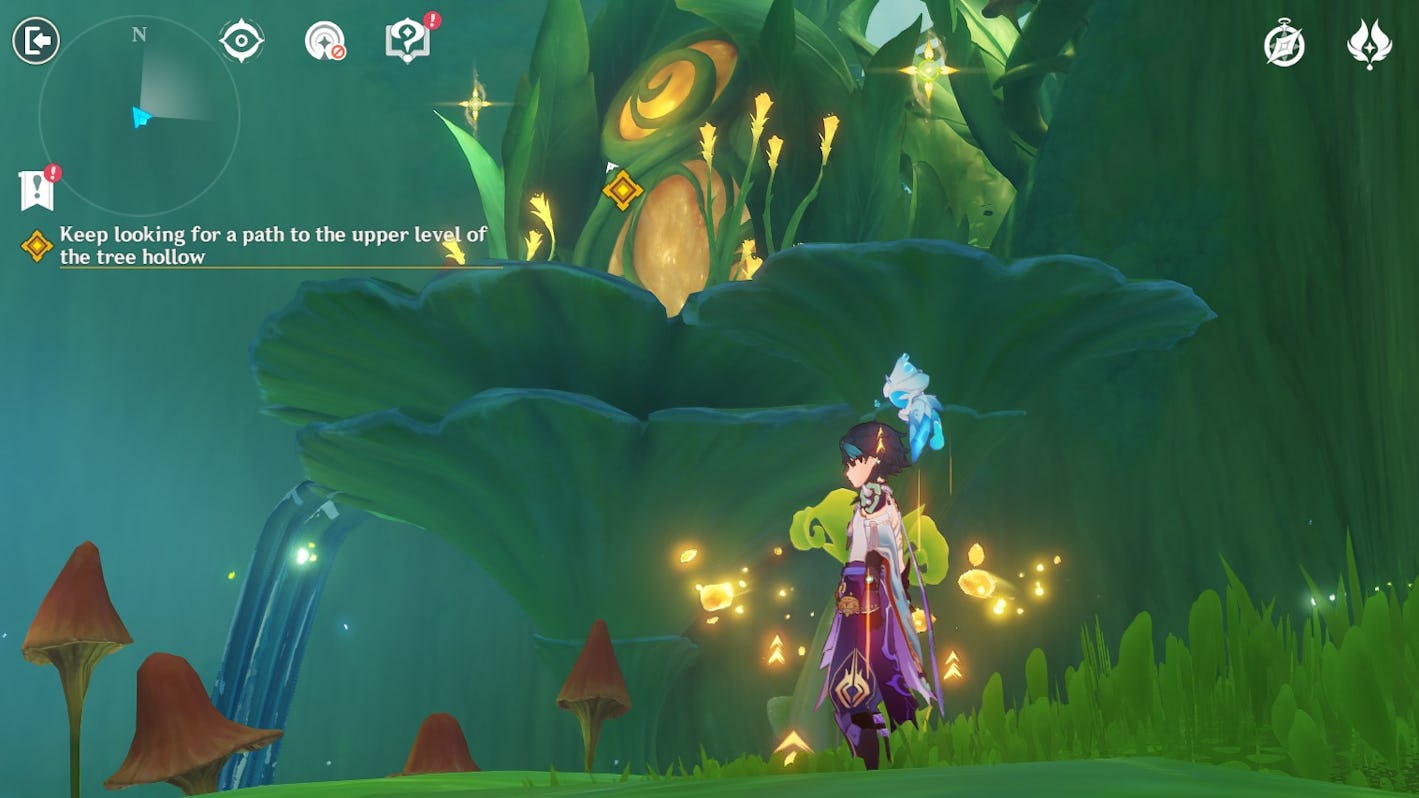Open the winged Wish icon
The image size is (1419, 798).
click(x=1369, y=45)
